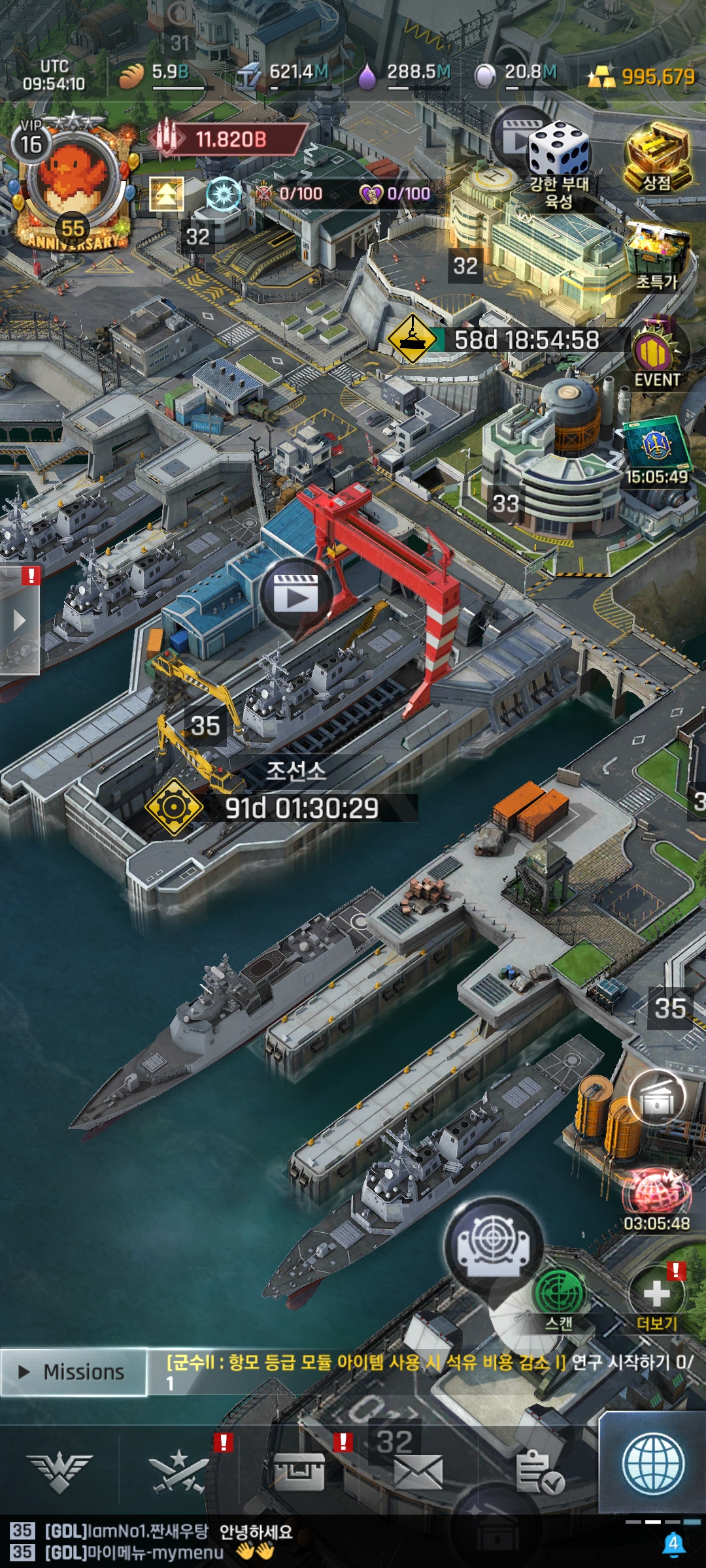The width and height of the screenshot is (706, 1568).
Task: Expand the Missions panel
Action: [73, 1372]
